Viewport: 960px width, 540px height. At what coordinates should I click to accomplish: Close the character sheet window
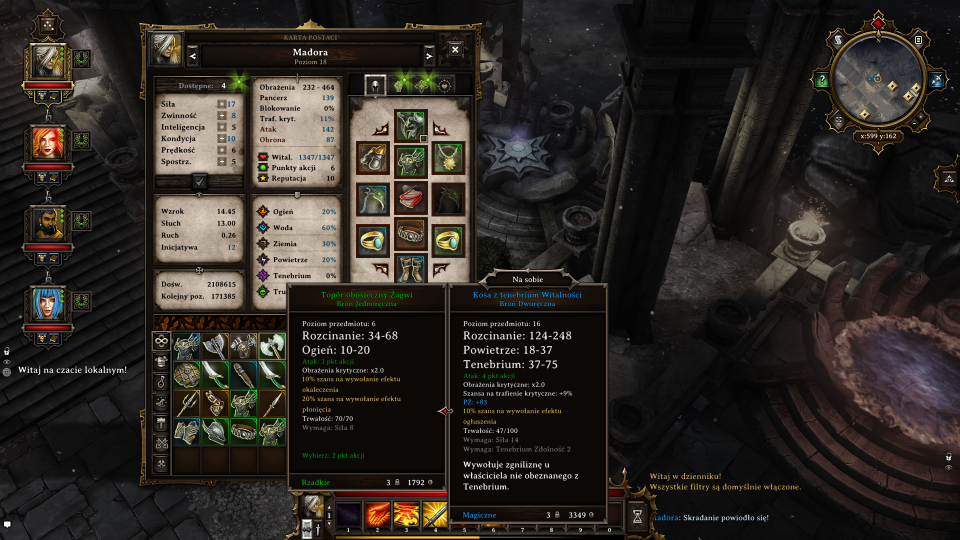pyautogui.click(x=455, y=49)
